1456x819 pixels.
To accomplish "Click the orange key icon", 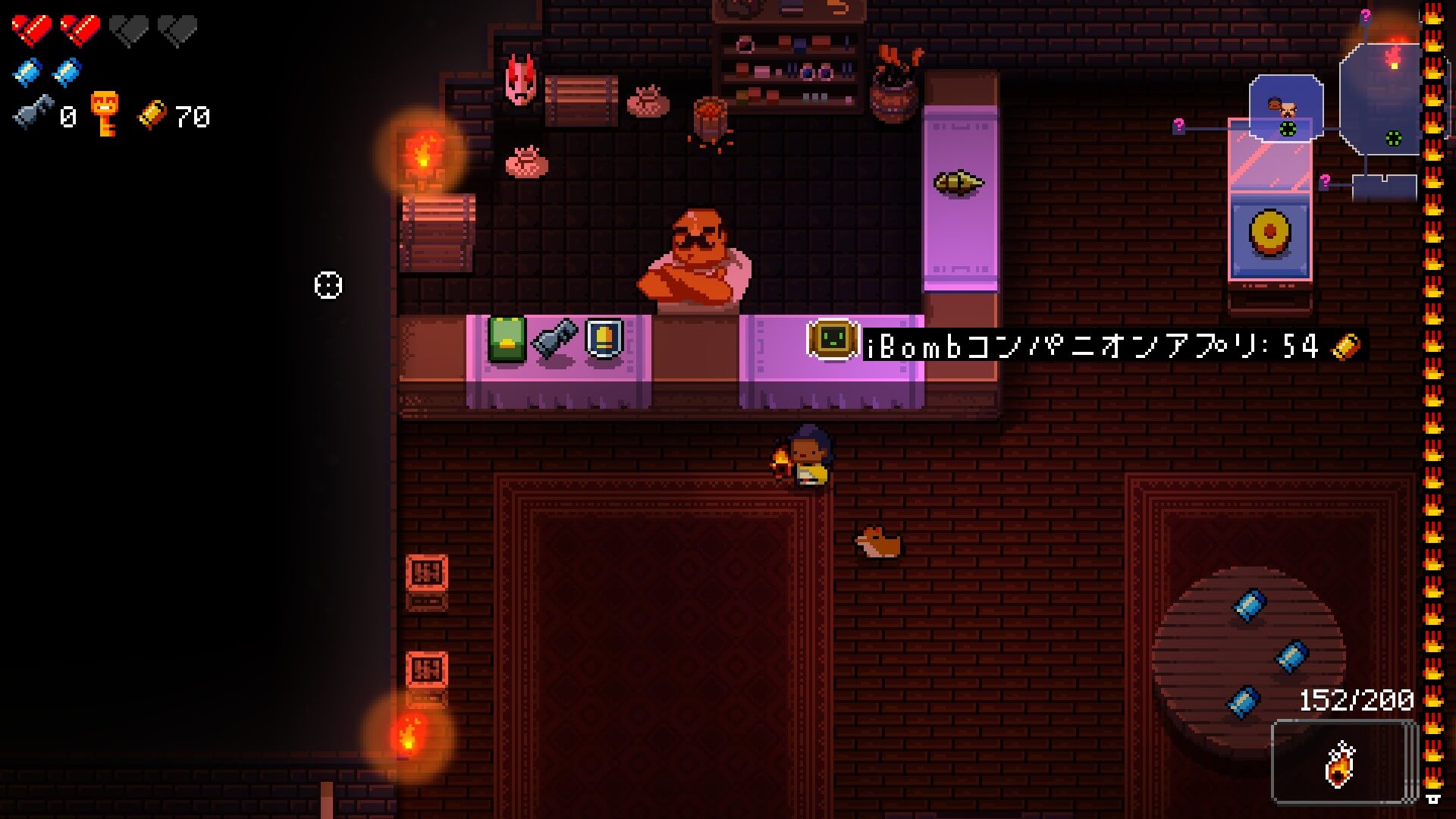I will click(105, 113).
